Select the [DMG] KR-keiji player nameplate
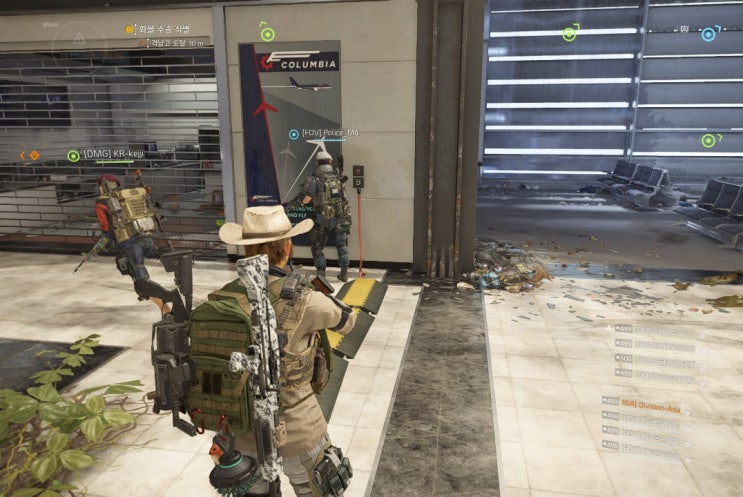This screenshot has height=497, width=743. pyautogui.click(x=114, y=154)
